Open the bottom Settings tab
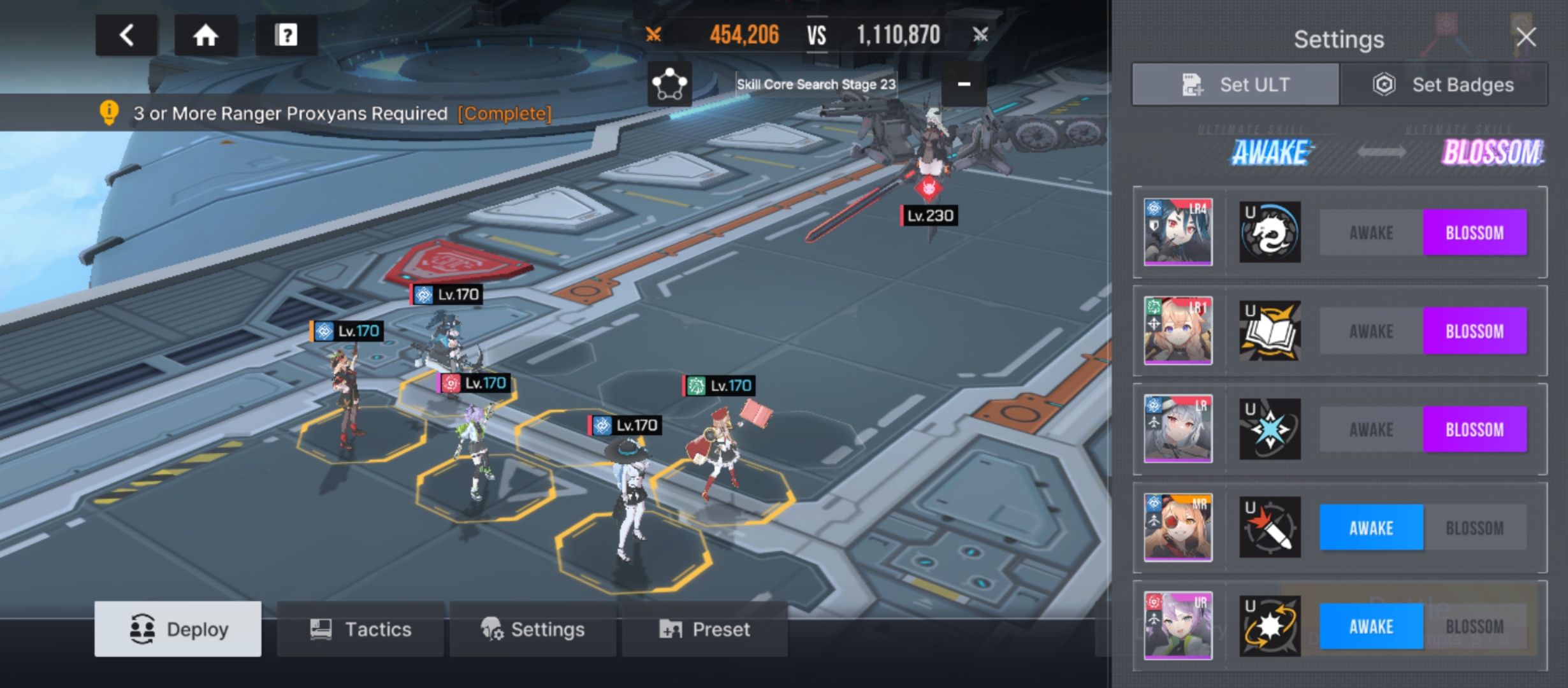Image resolution: width=1568 pixels, height=688 pixels. (x=533, y=629)
